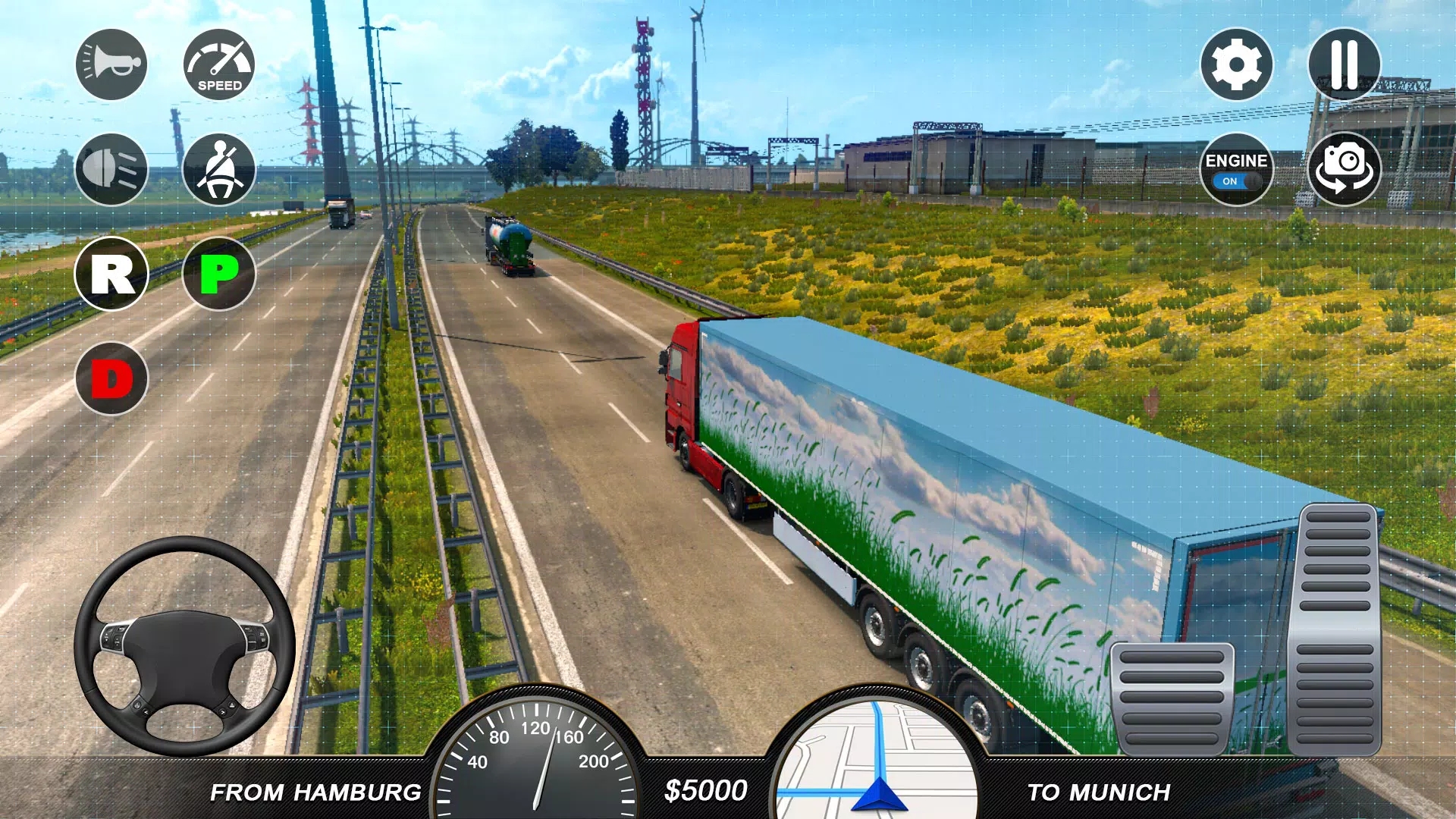The image size is (1456, 819).
Task: Shift into Reverse with the R button
Action: pos(111,274)
